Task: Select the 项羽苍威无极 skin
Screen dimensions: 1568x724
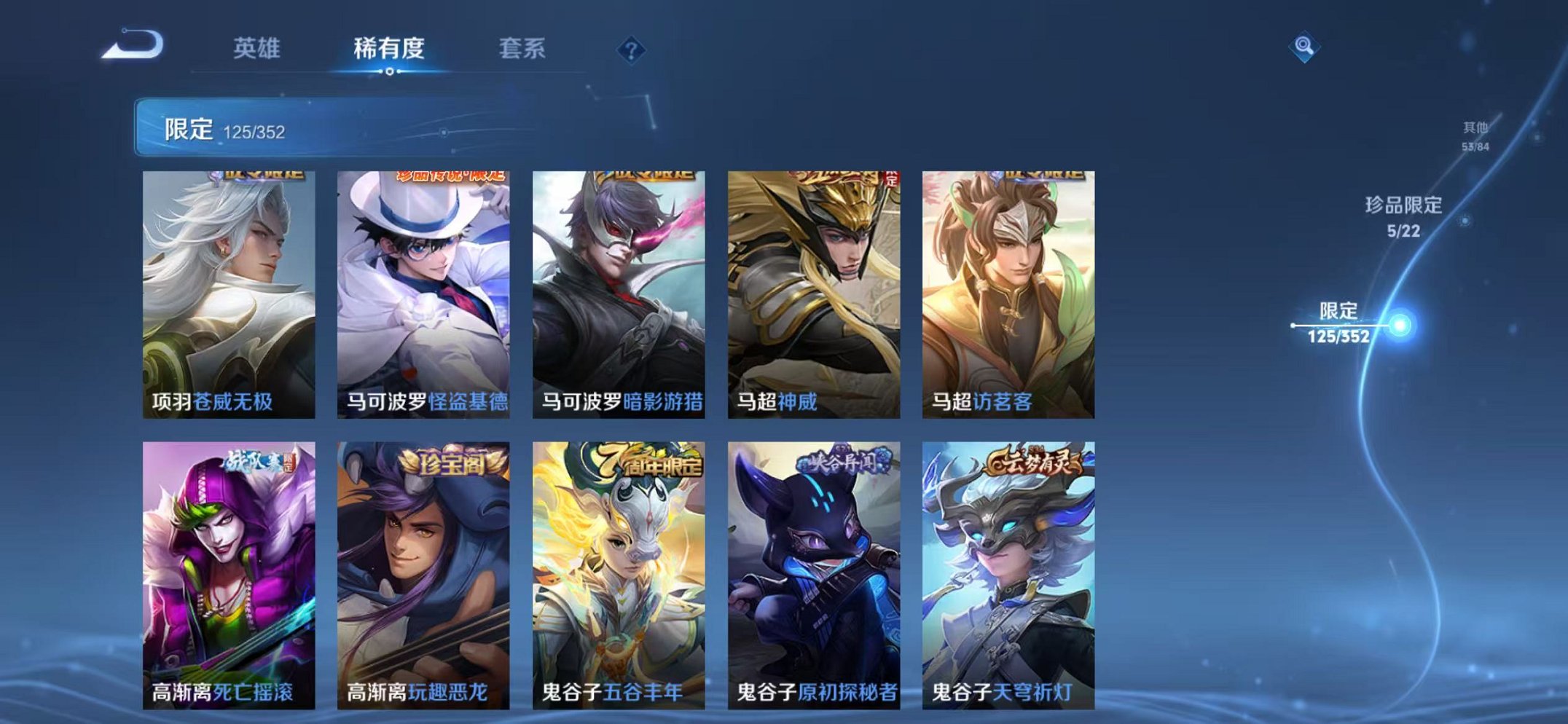Action: point(226,284)
